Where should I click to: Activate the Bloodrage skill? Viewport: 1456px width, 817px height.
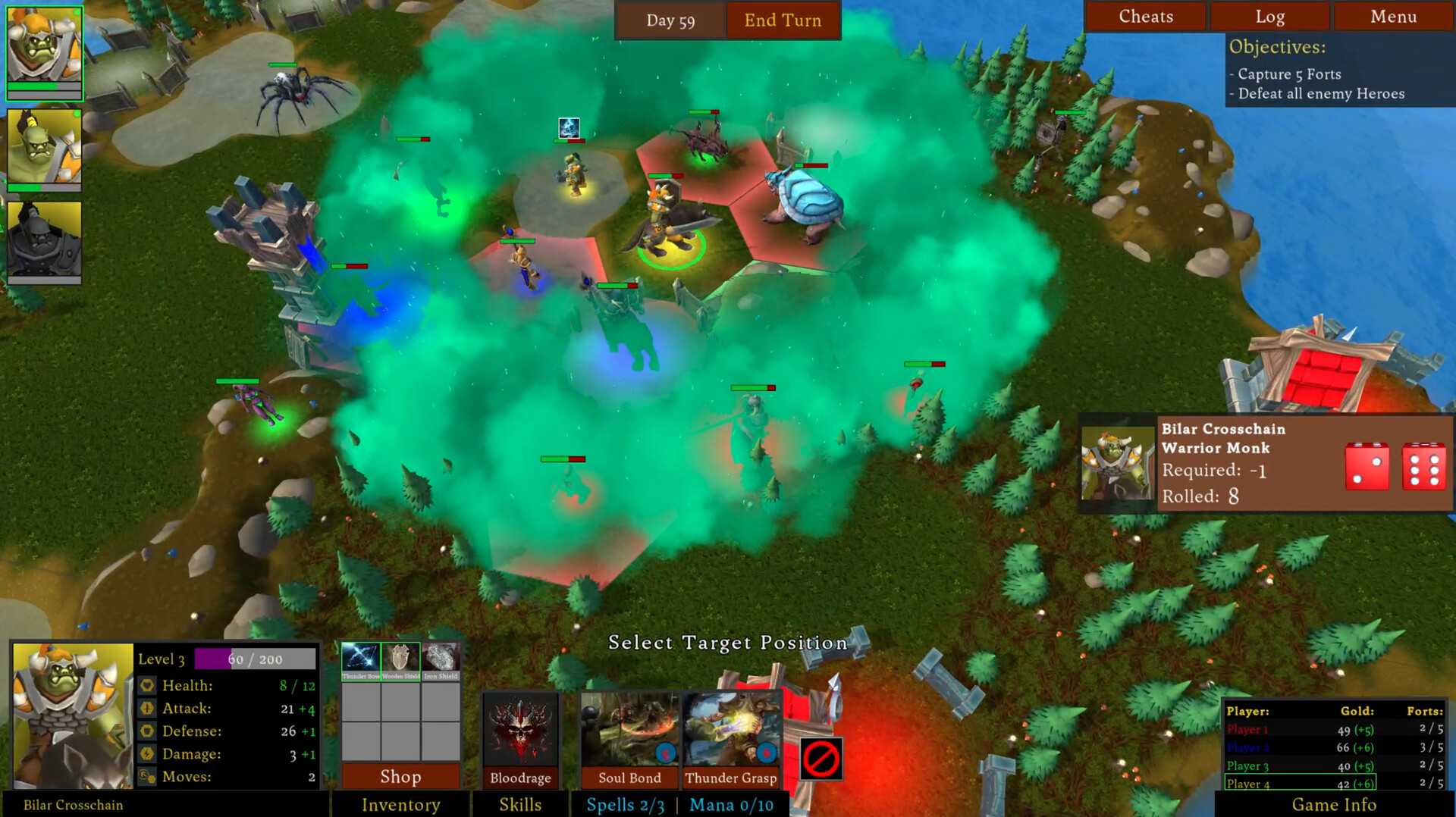click(x=520, y=731)
